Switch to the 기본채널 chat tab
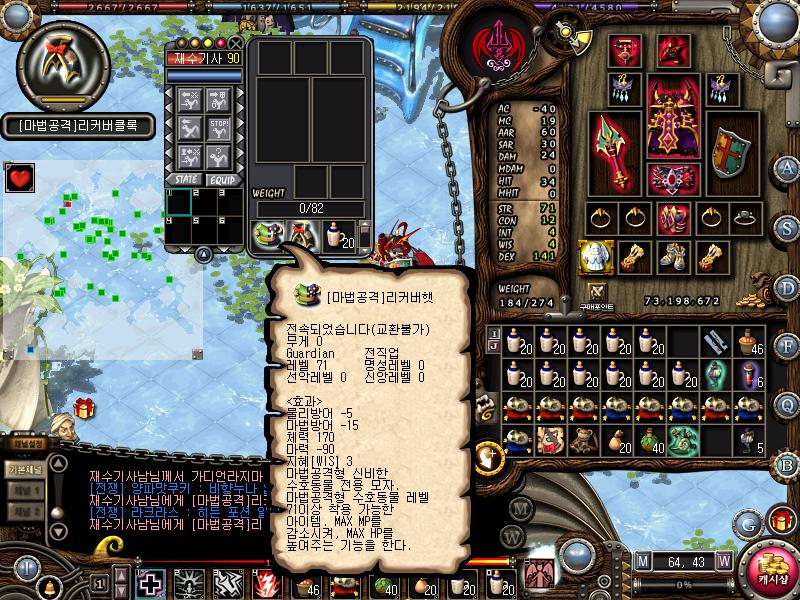The image size is (800, 600). pyautogui.click(x=24, y=470)
